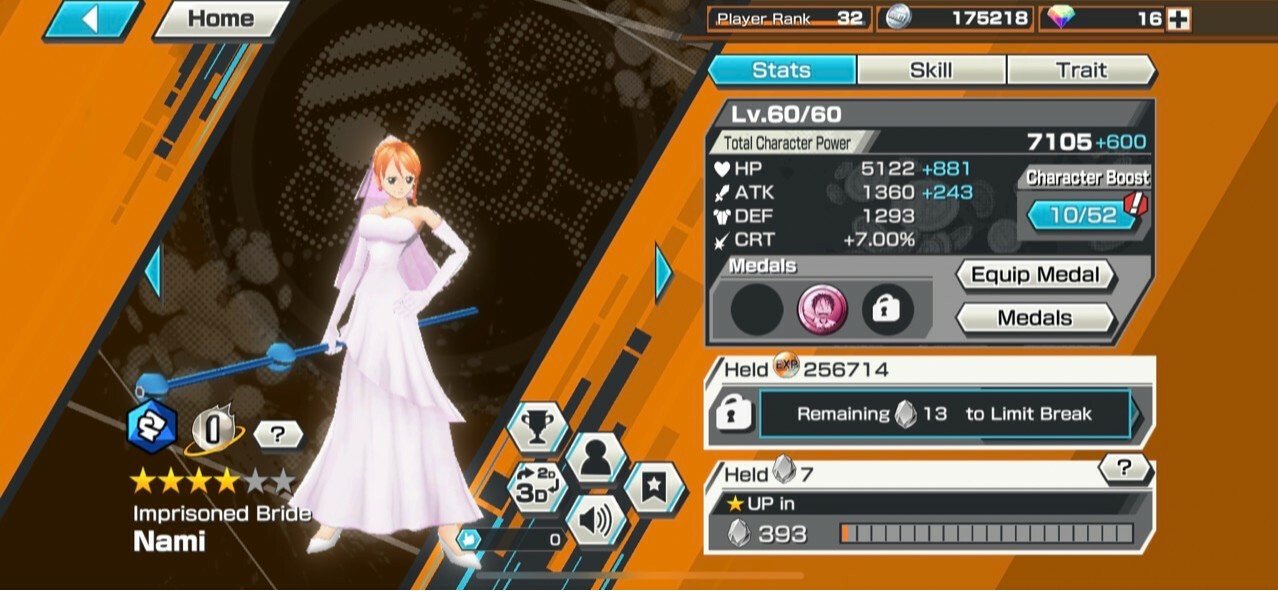This screenshot has height=591, width=1278.
Task: Tap the locked medal slot
Action: pyautogui.click(x=887, y=310)
